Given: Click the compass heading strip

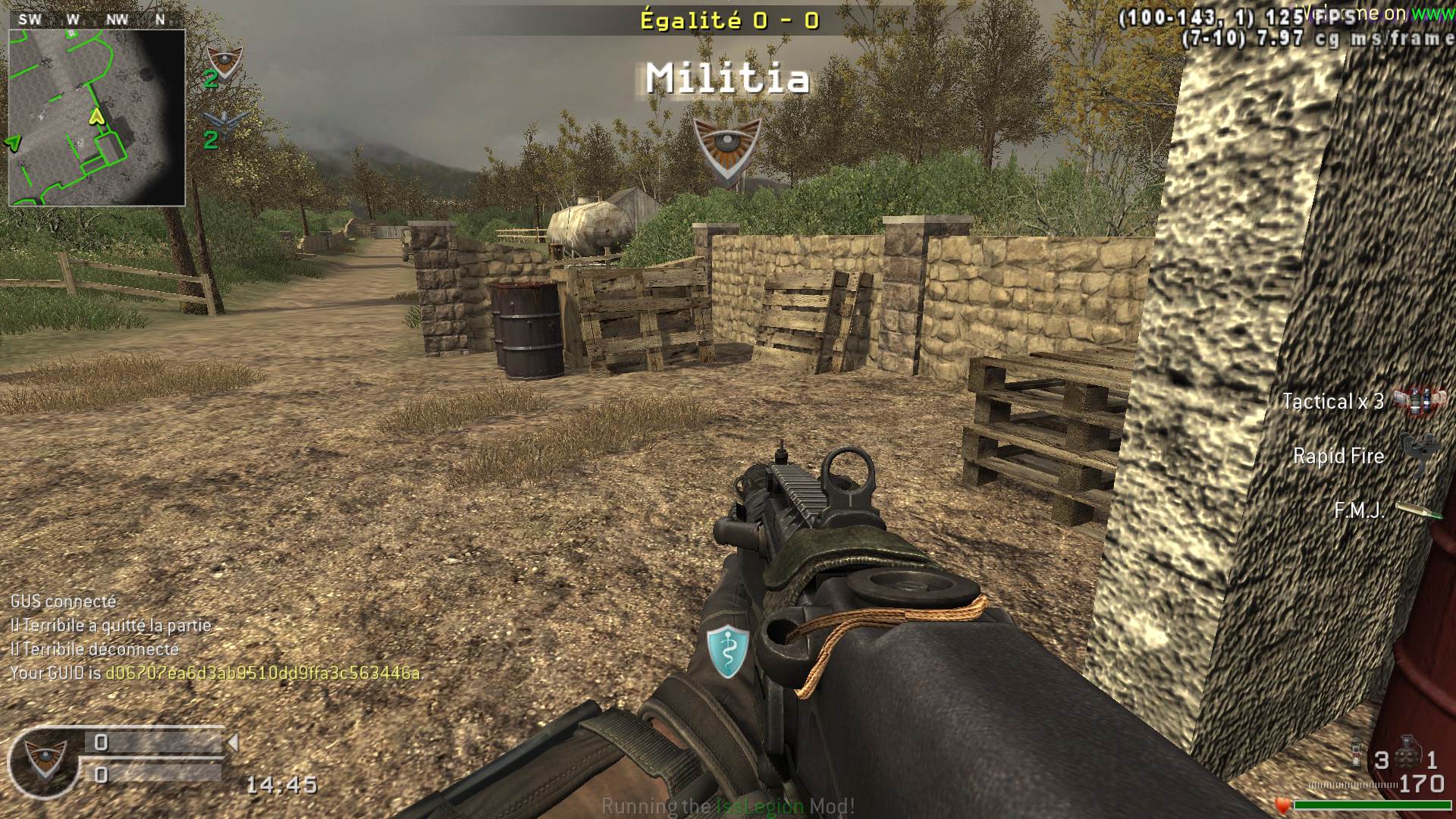Looking at the screenshot, I should (x=96, y=20).
